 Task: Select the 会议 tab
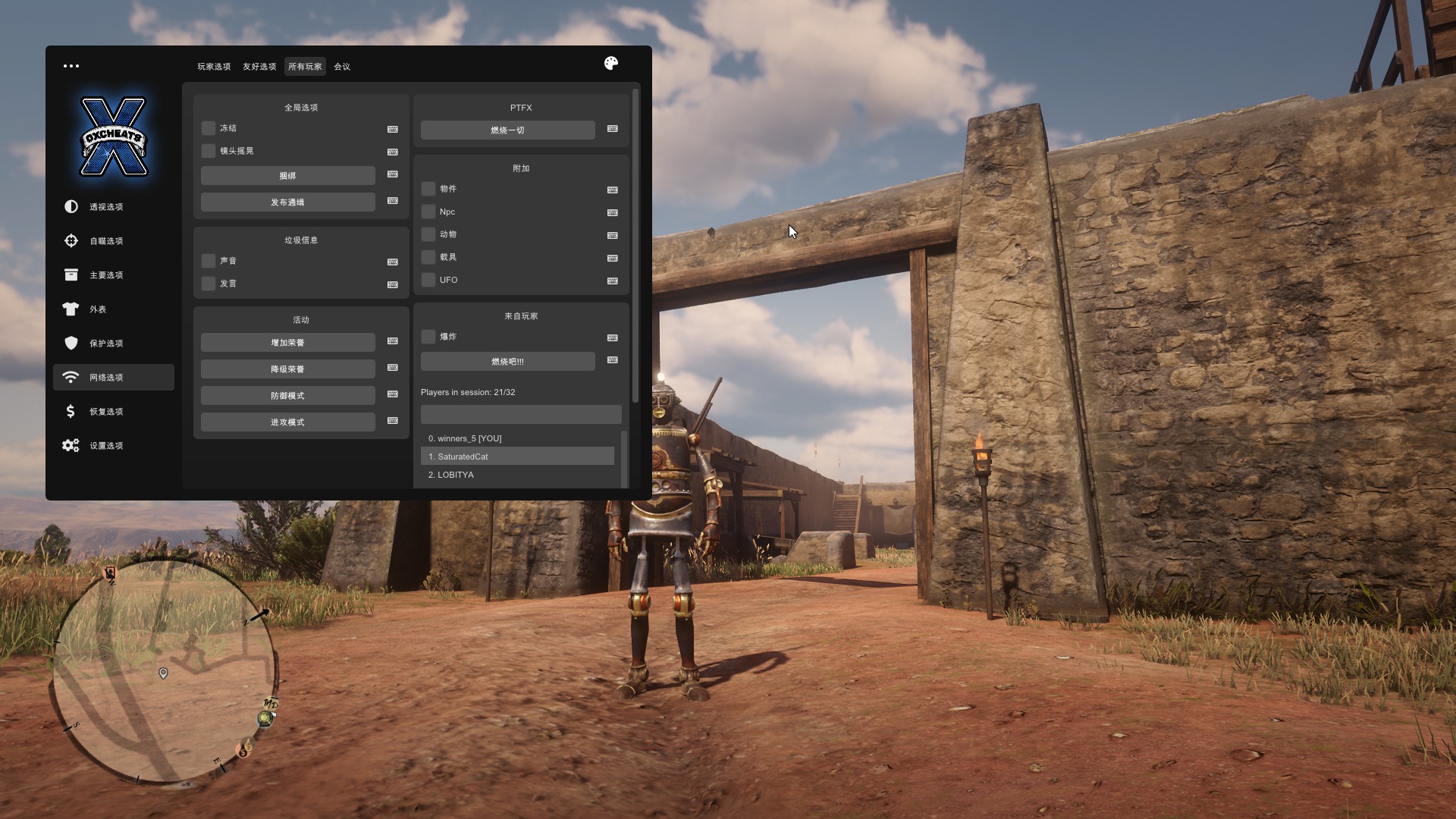coord(342,67)
